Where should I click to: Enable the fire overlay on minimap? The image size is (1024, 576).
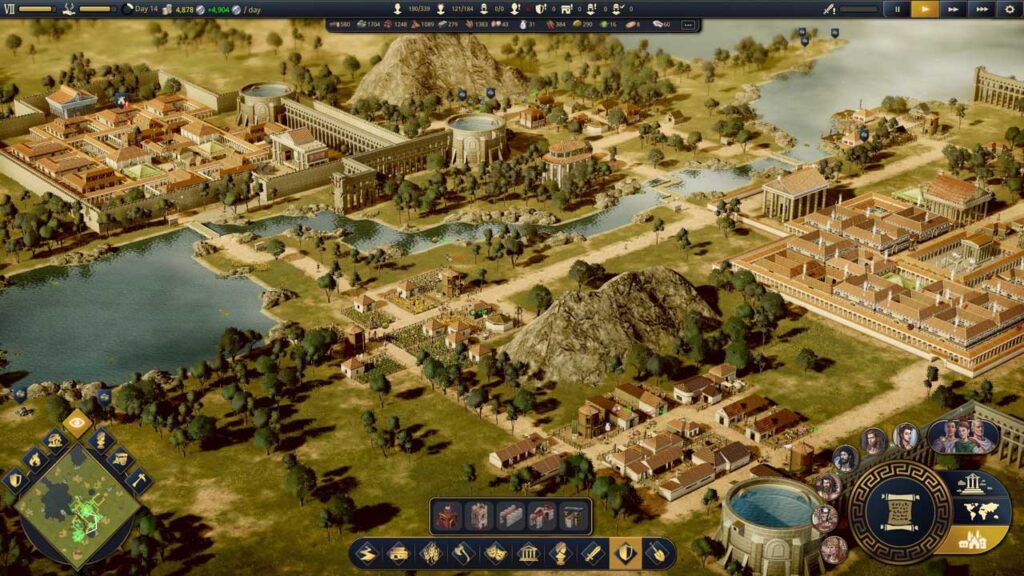(x=33, y=460)
